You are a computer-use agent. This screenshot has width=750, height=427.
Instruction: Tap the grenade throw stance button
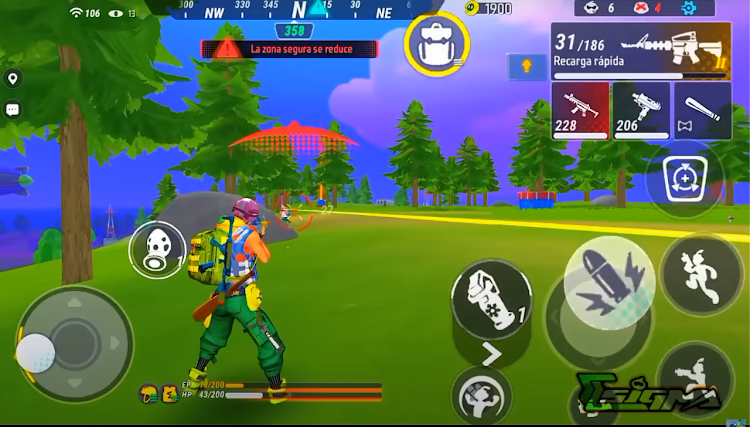[x=481, y=394]
